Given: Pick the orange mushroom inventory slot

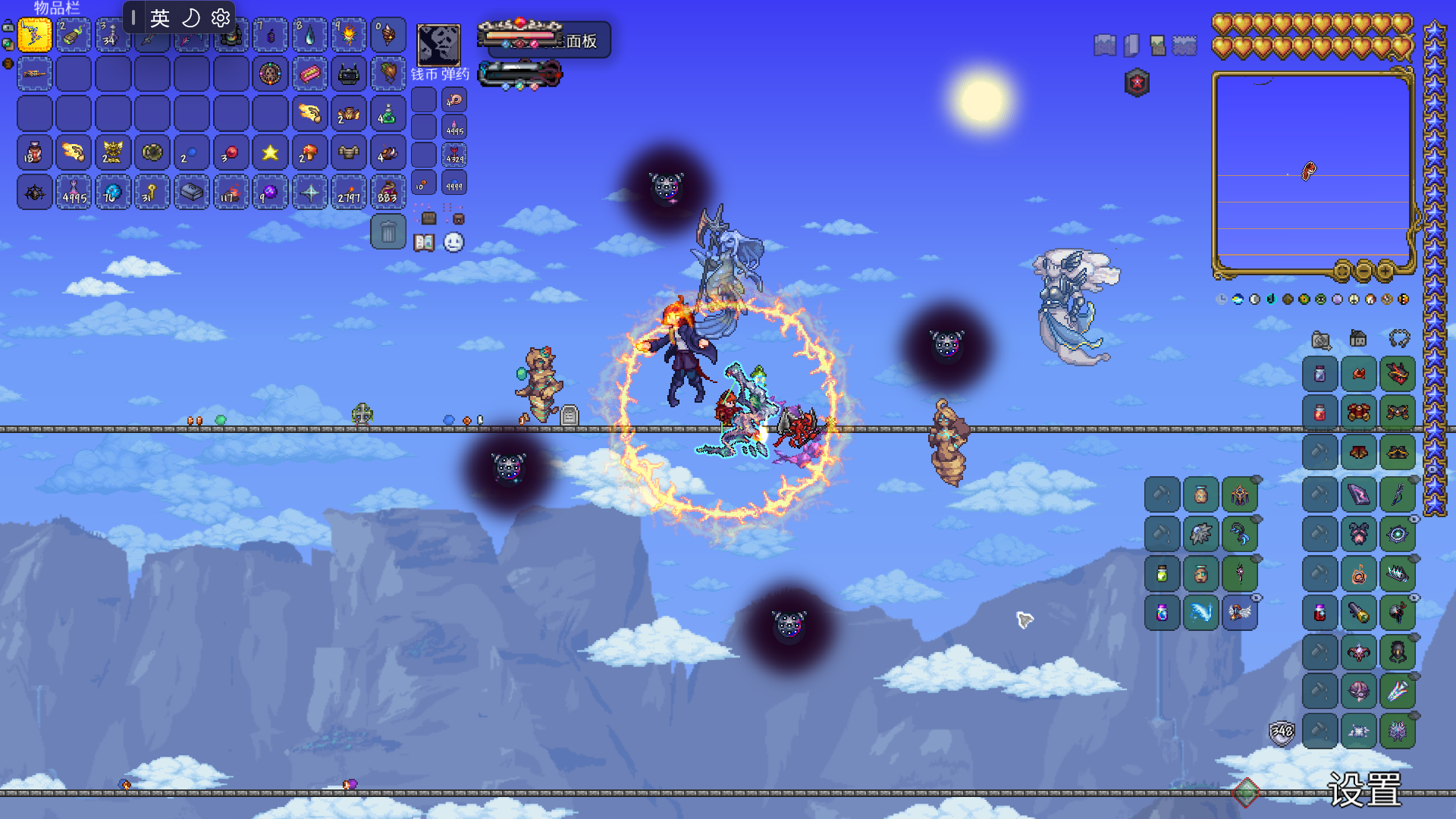Looking at the screenshot, I should [x=309, y=153].
